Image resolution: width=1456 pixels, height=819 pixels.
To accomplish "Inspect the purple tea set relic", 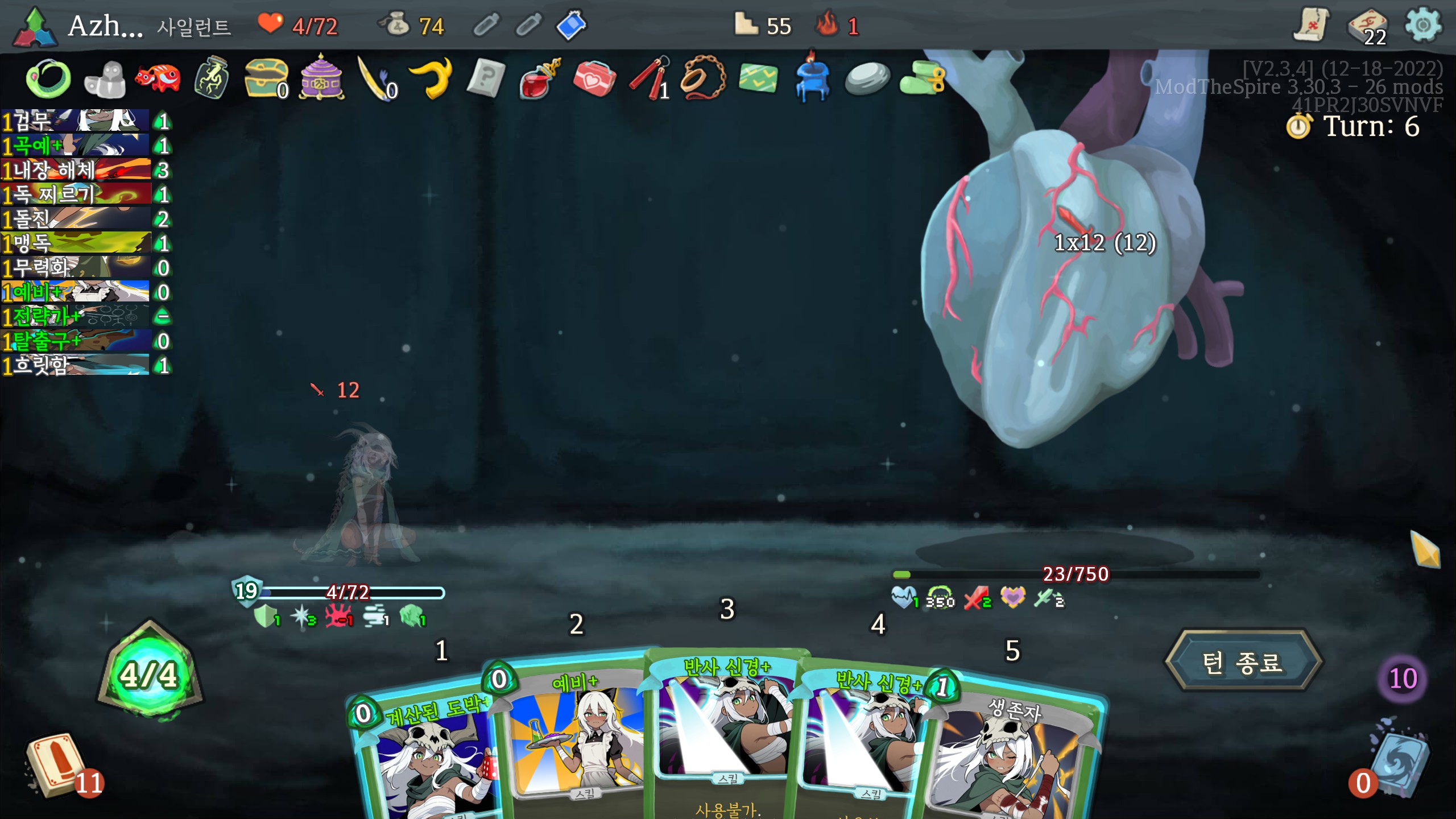I will click(x=321, y=77).
